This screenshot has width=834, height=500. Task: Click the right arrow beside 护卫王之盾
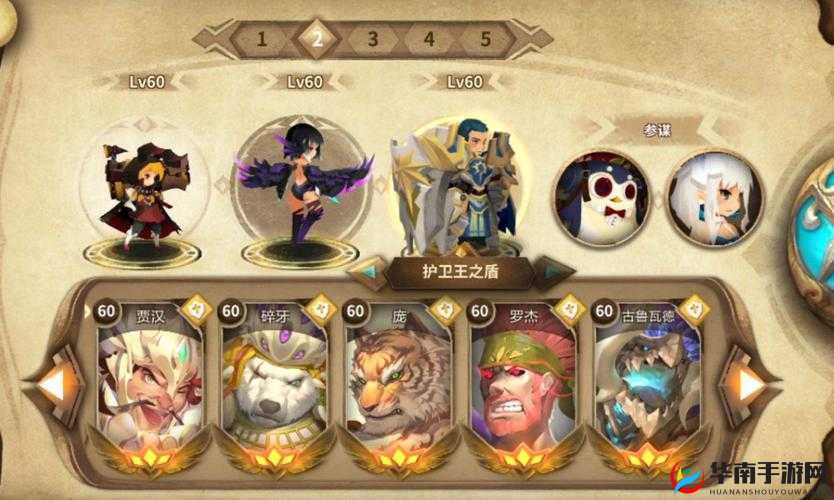point(554,268)
